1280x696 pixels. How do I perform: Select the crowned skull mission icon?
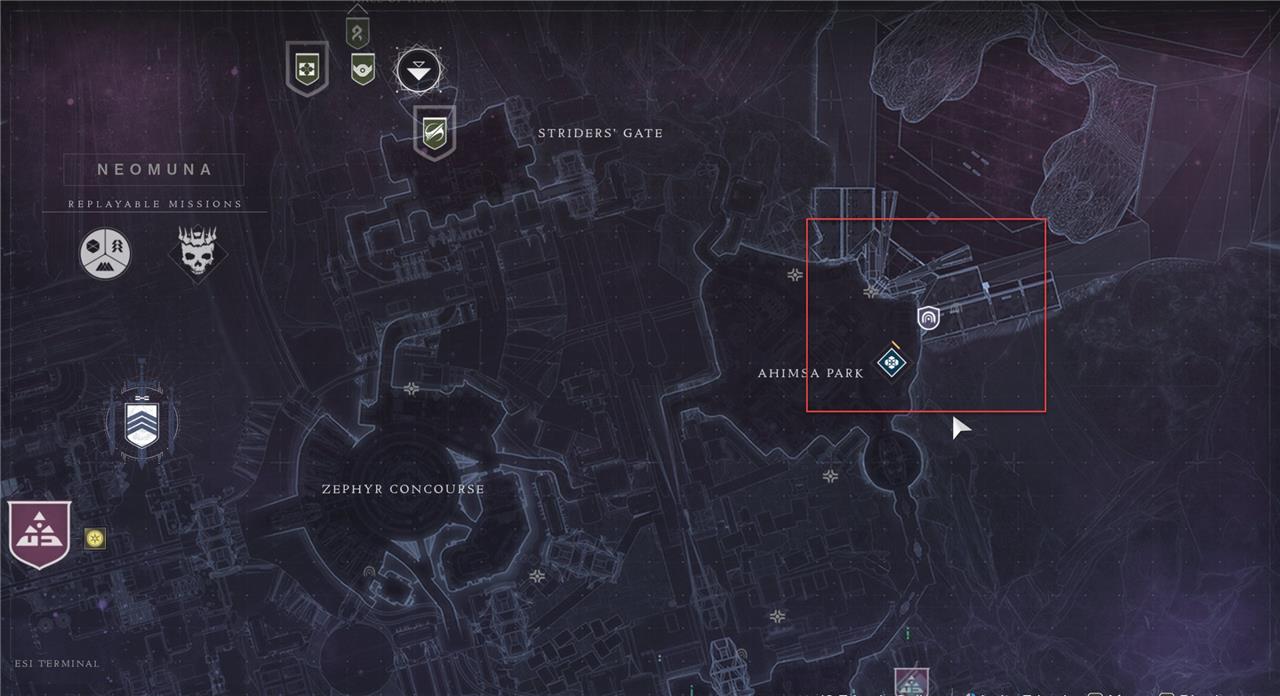197,252
